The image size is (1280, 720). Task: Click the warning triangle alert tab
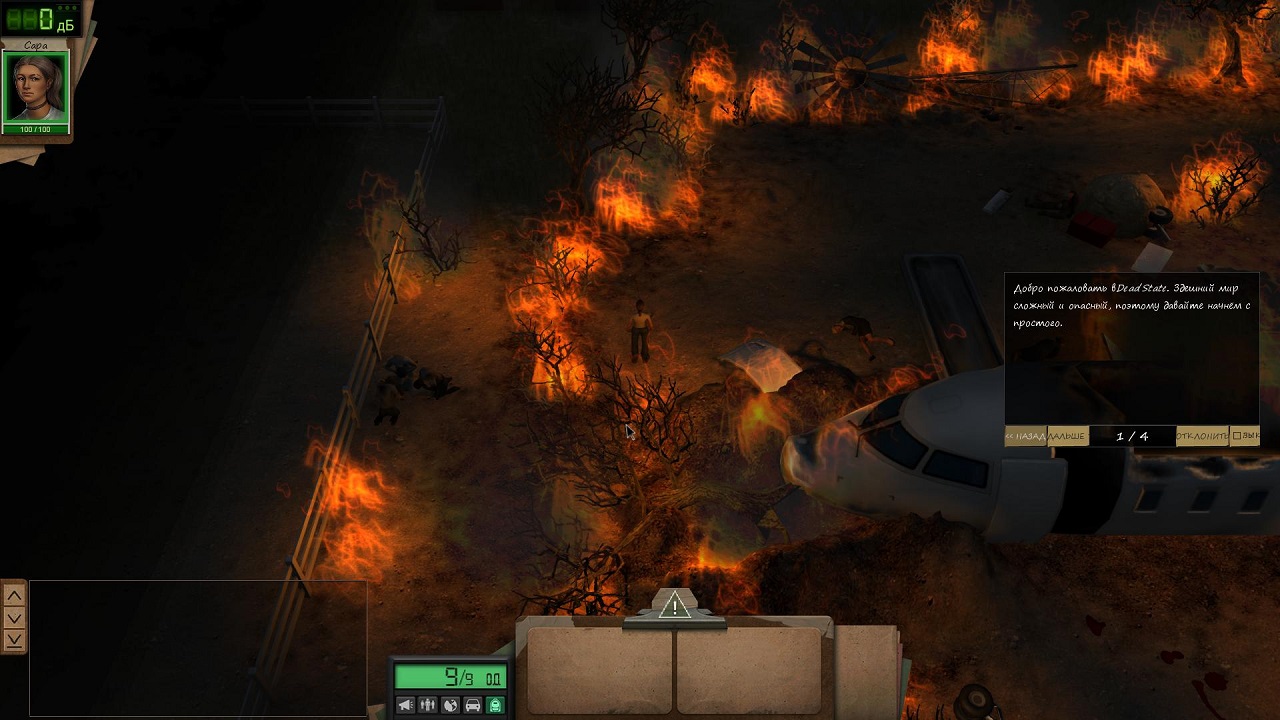(675, 605)
